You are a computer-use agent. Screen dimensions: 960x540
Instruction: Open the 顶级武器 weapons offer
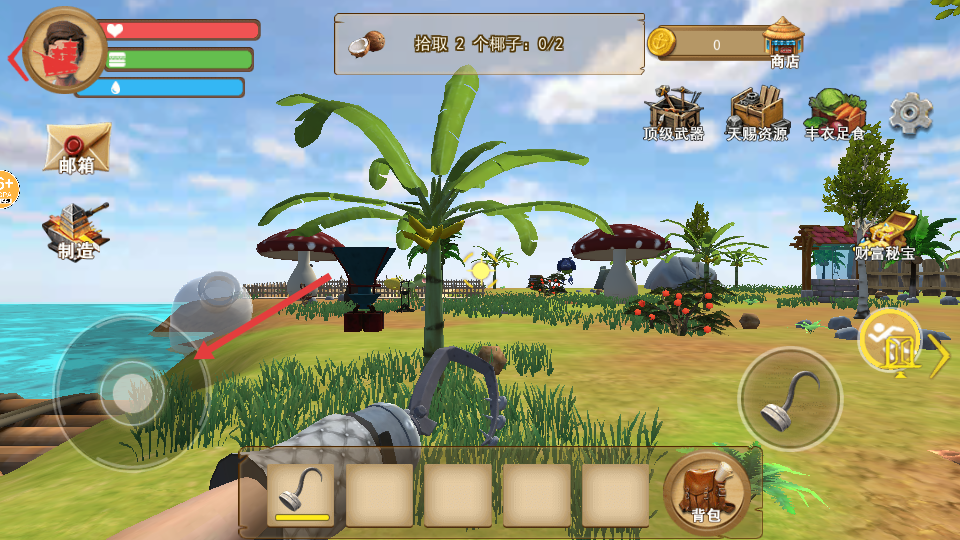point(673,113)
